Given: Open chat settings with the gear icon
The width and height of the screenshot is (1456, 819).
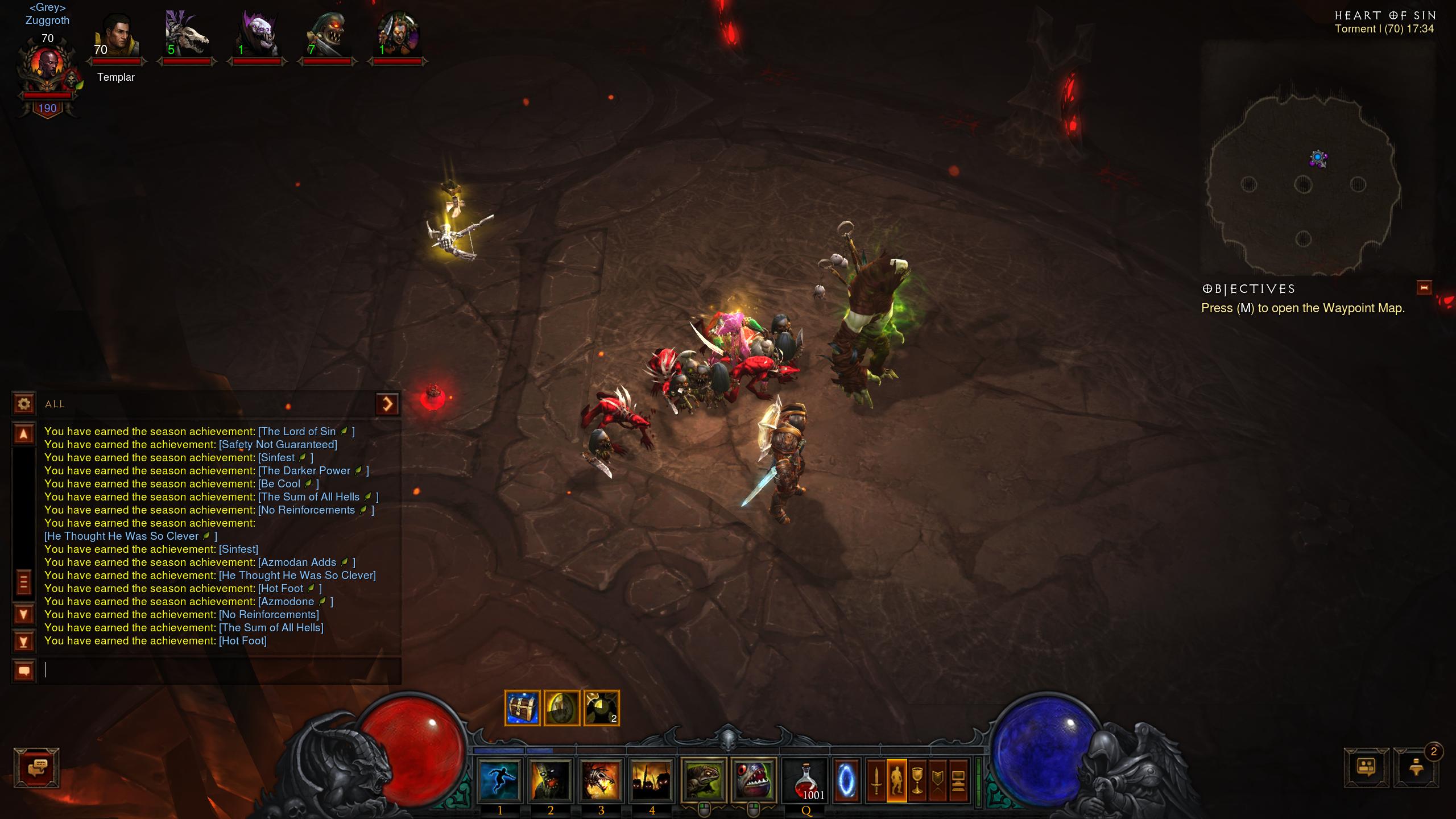Looking at the screenshot, I should click(x=24, y=404).
